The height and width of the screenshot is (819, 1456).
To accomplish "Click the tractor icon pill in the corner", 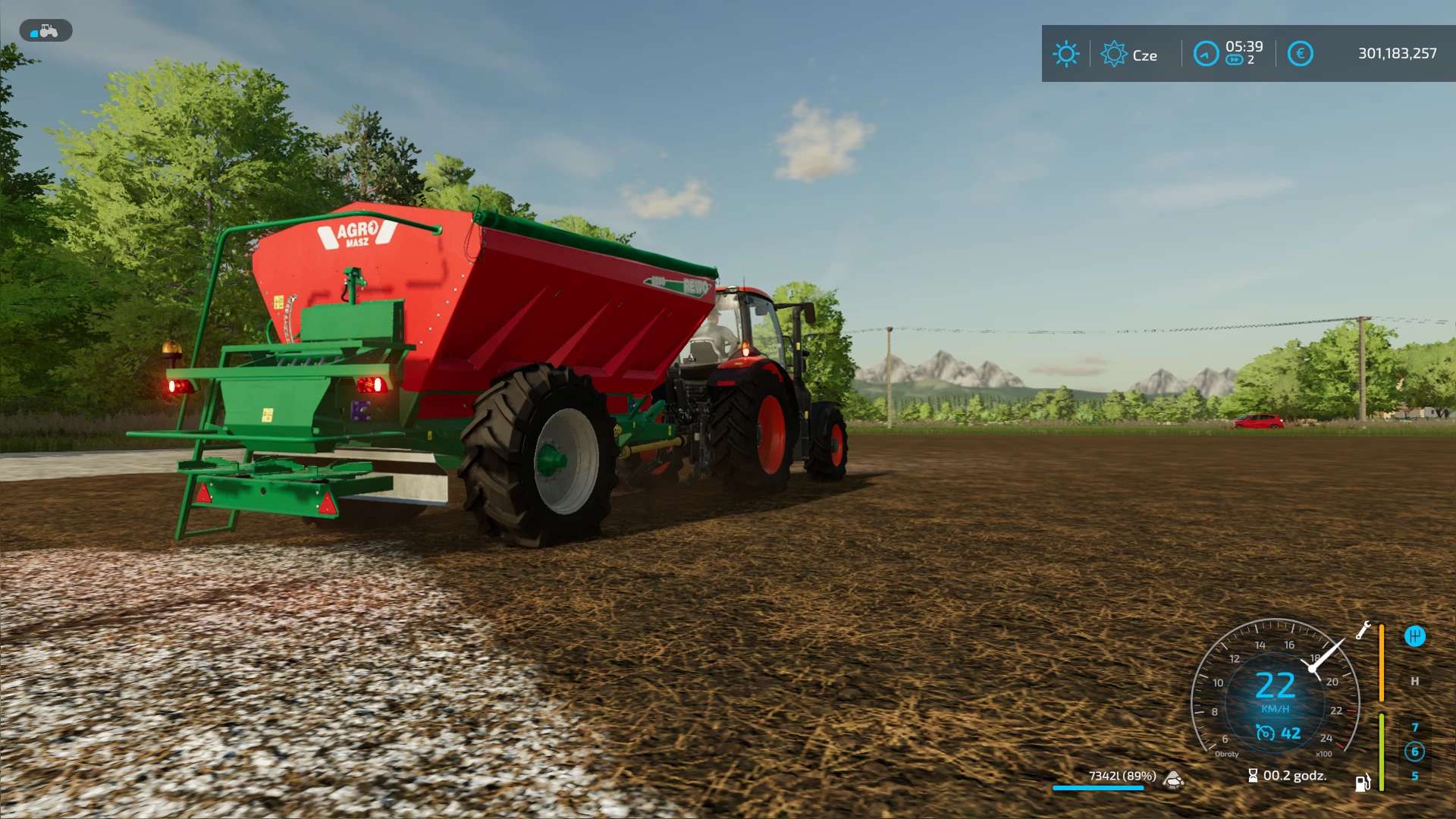I will pos(45,31).
